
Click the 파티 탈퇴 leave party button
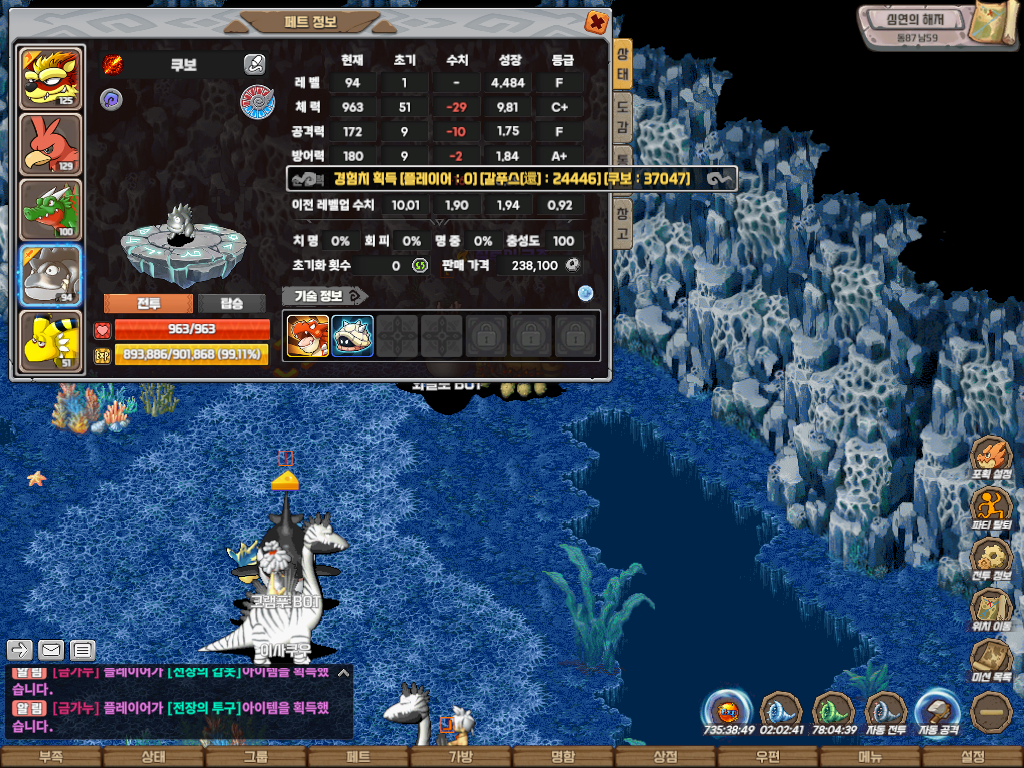coord(991,509)
